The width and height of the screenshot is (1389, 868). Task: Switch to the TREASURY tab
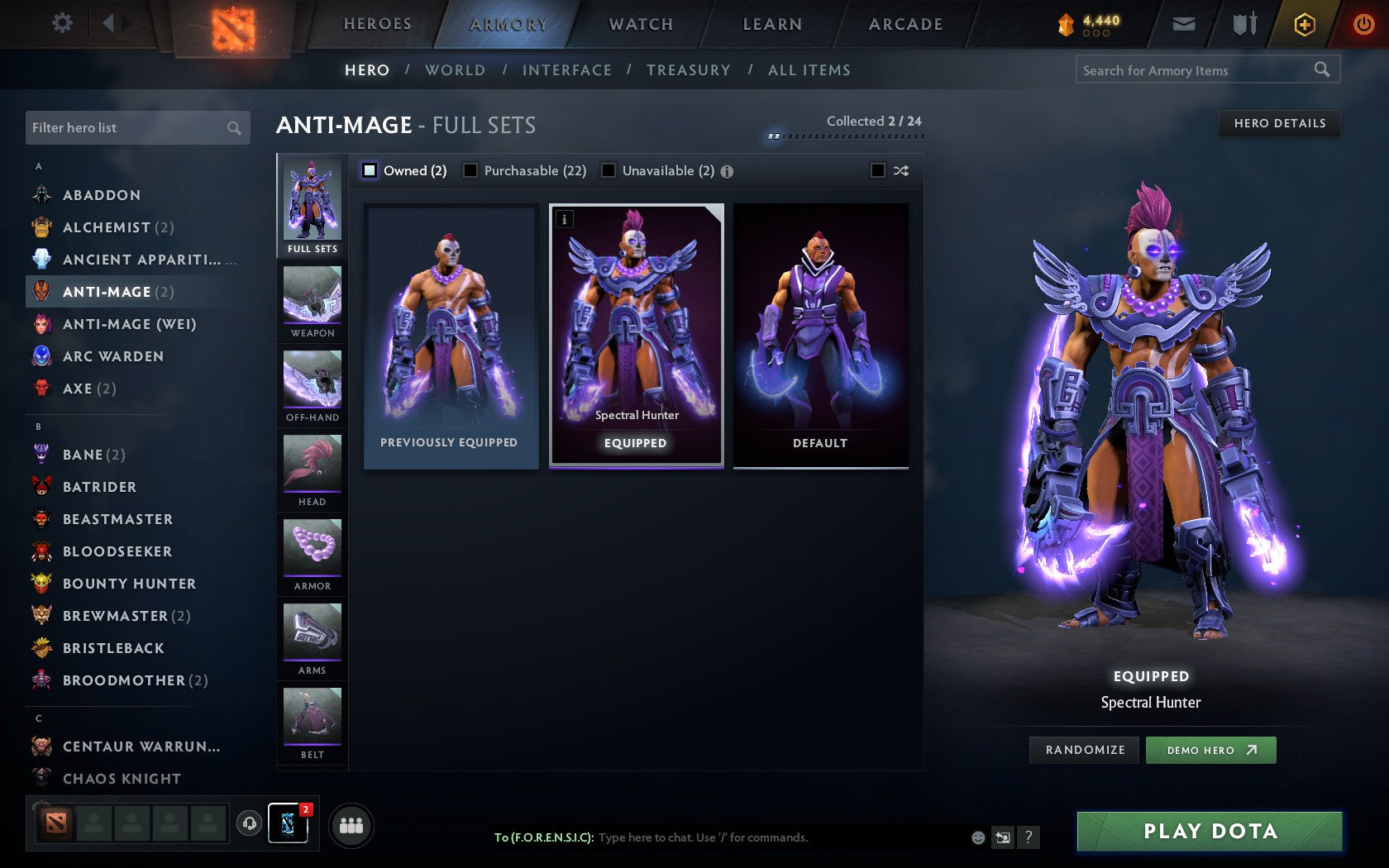point(689,69)
